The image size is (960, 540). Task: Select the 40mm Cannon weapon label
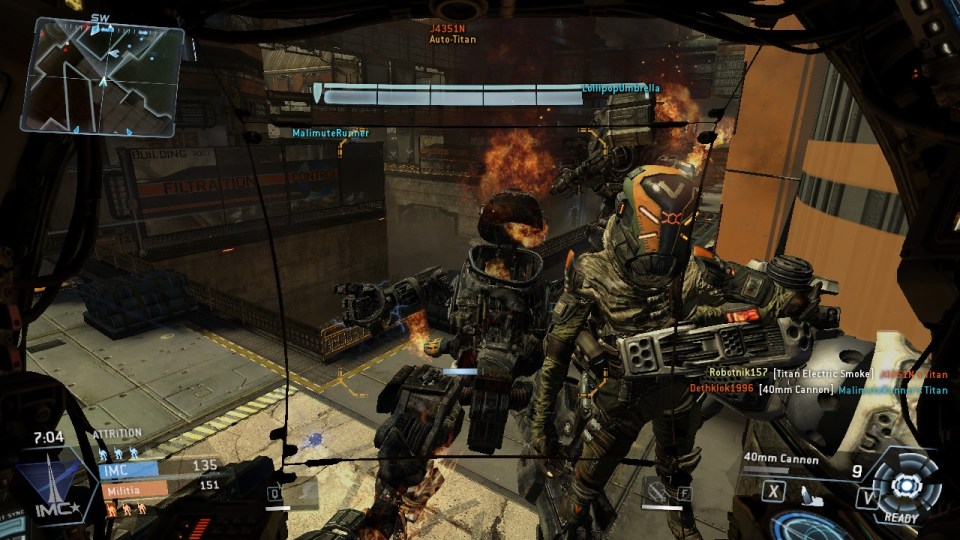click(x=781, y=460)
